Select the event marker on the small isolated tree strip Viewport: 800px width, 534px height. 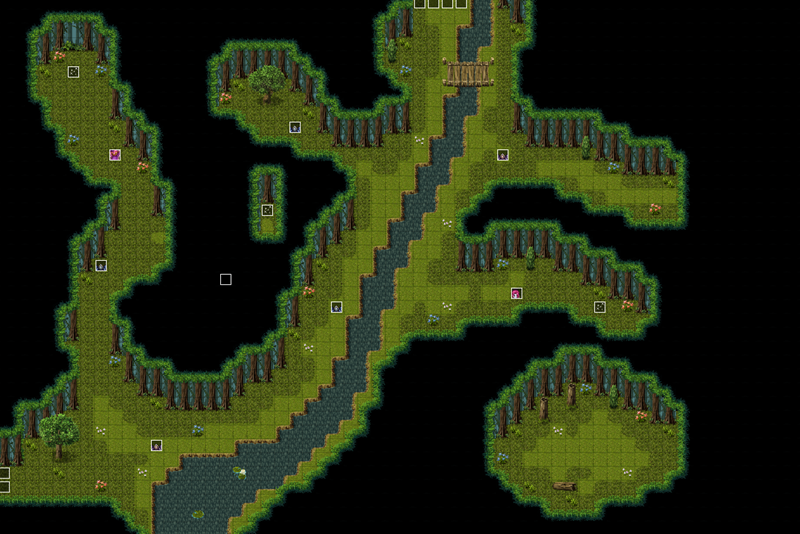click(267, 210)
